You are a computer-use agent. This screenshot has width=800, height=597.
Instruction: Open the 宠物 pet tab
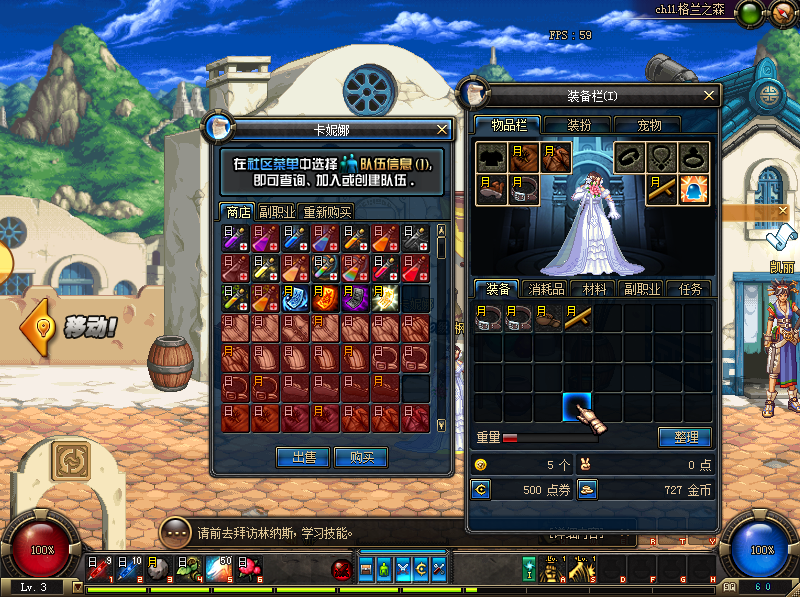[x=650, y=125]
